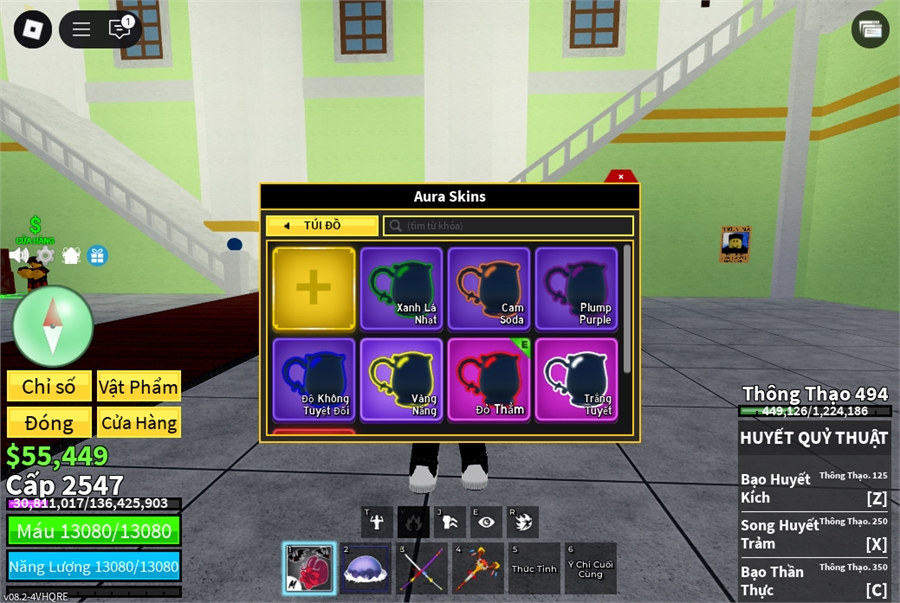The width and height of the screenshot is (900, 603).
Task: Open the Cửa Hàng shop button
Action: click(x=138, y=422)
